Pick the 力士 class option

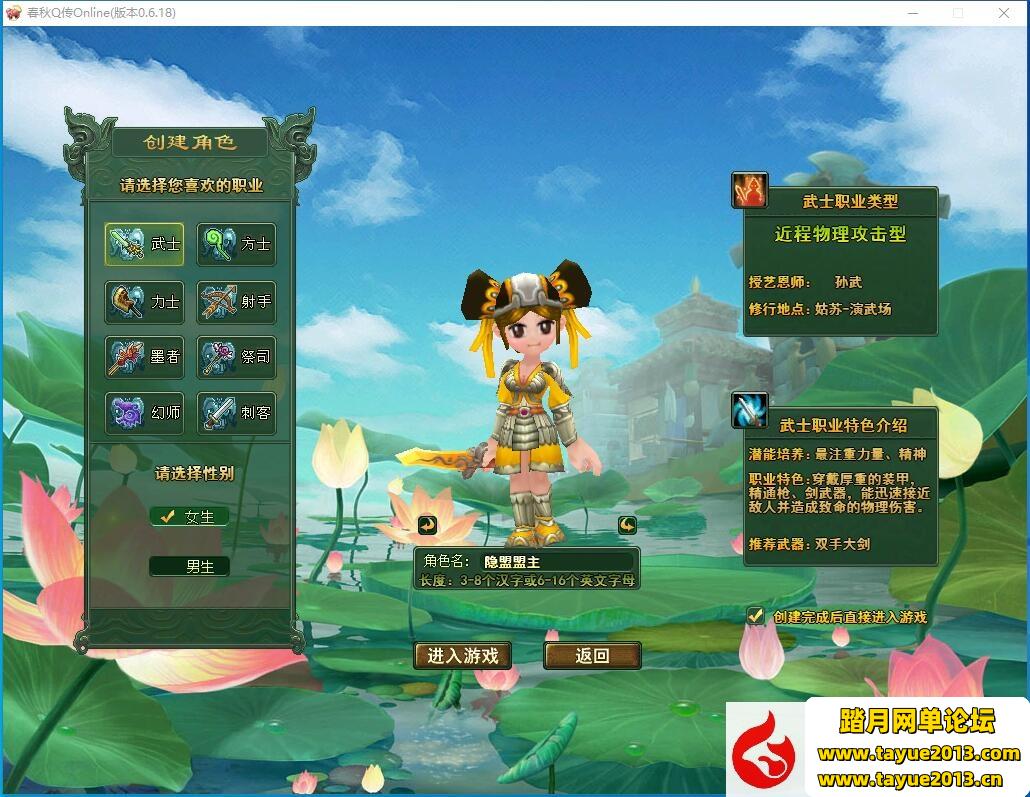click(145, 301)
